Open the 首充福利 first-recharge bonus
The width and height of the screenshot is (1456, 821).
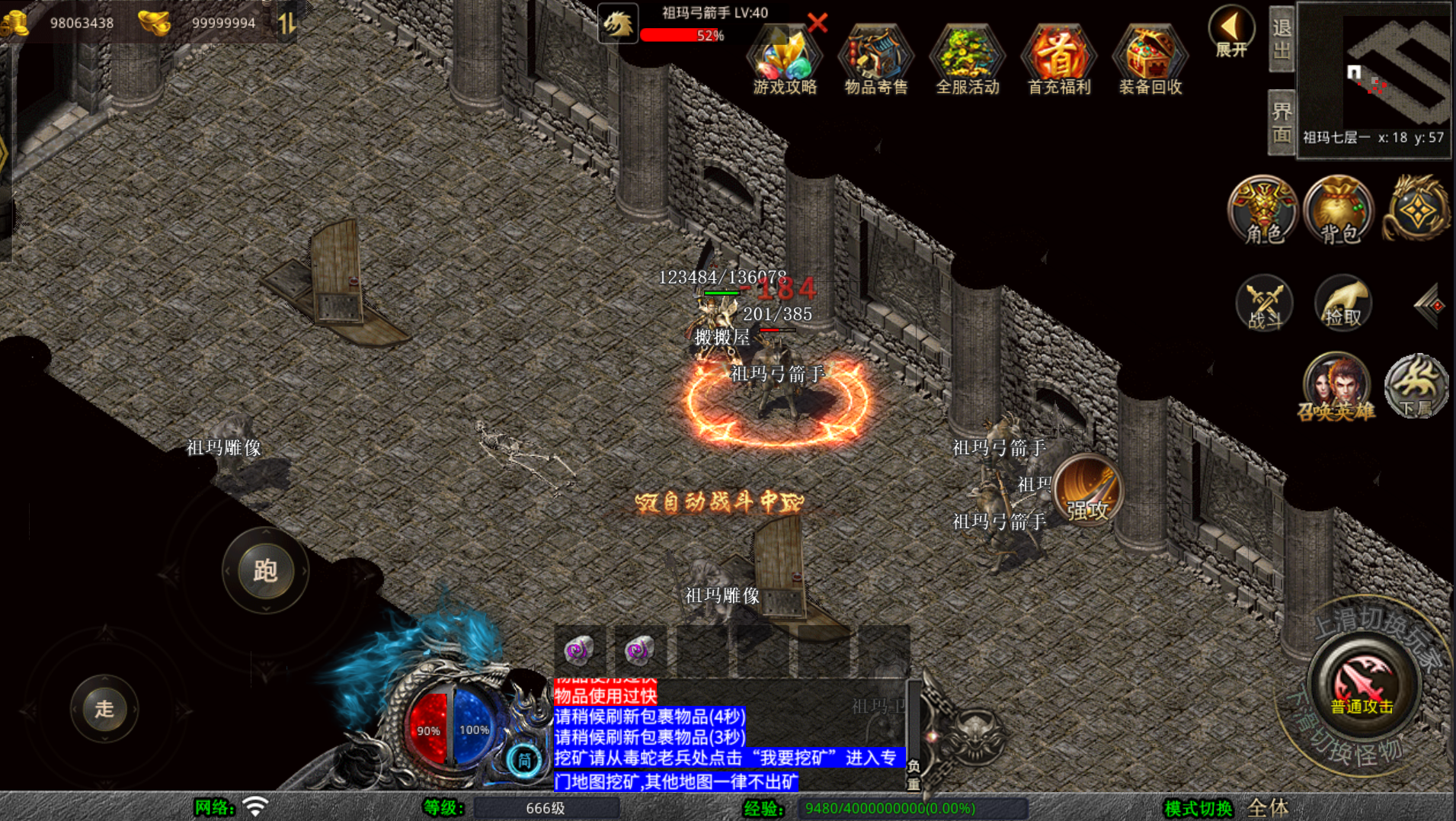pyautogui.click(x=1058, y=60)
